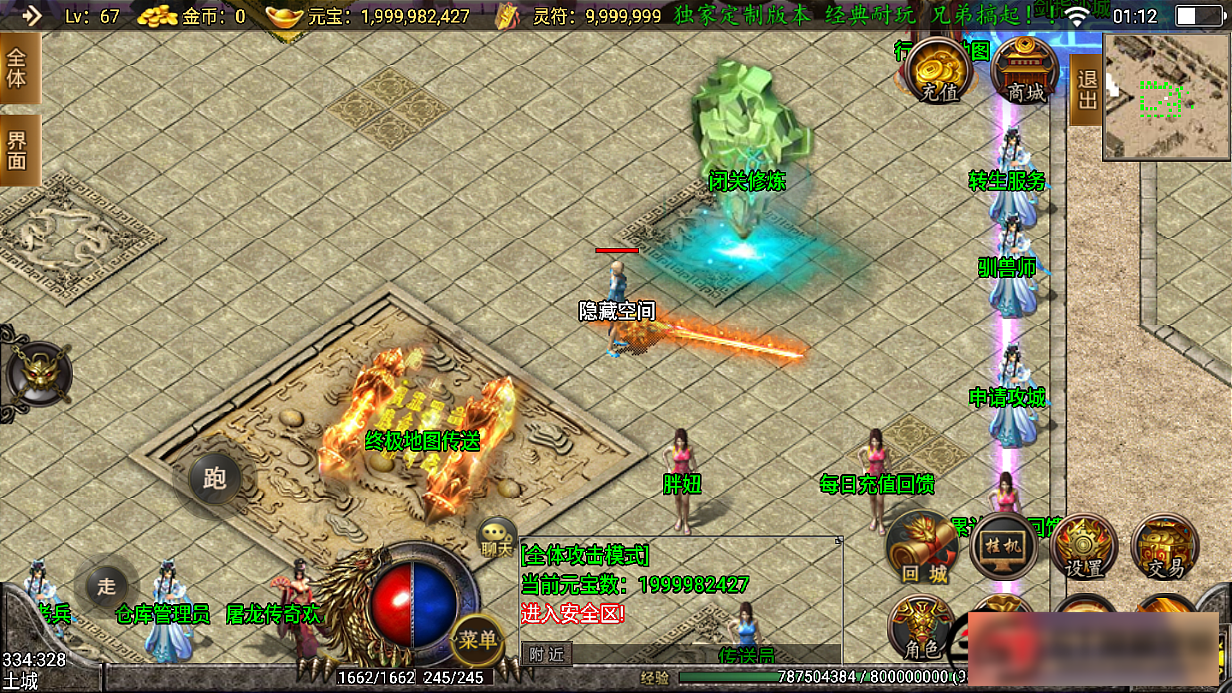The width and height of the screenshot is (1232, 693).
Task: Open the minimap
Action: 1166,97
